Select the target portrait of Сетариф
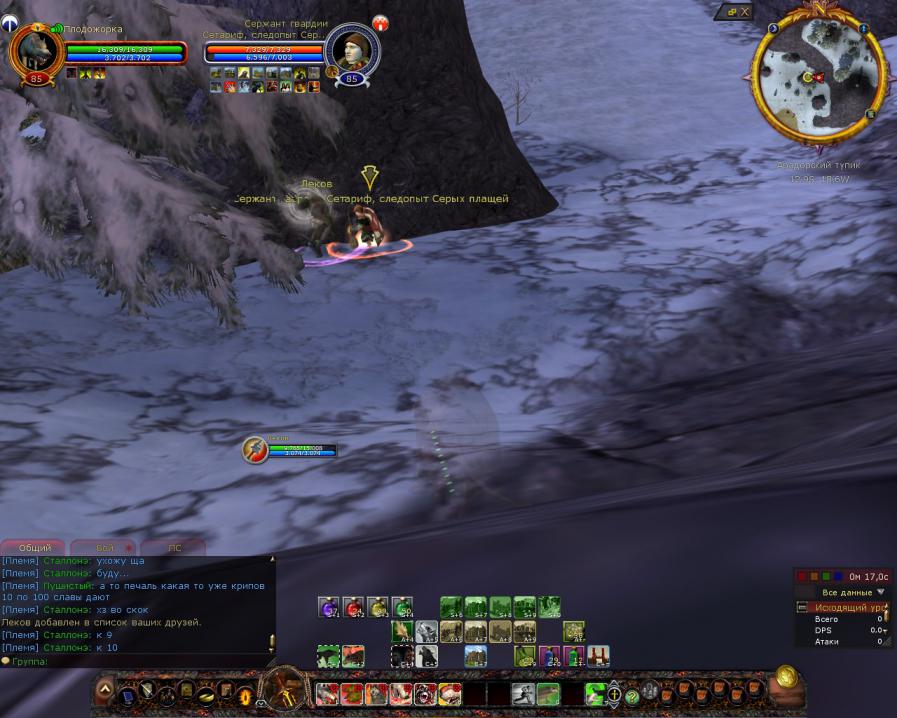The width and height of the screenshot is (897, 718). coord(351,48)
